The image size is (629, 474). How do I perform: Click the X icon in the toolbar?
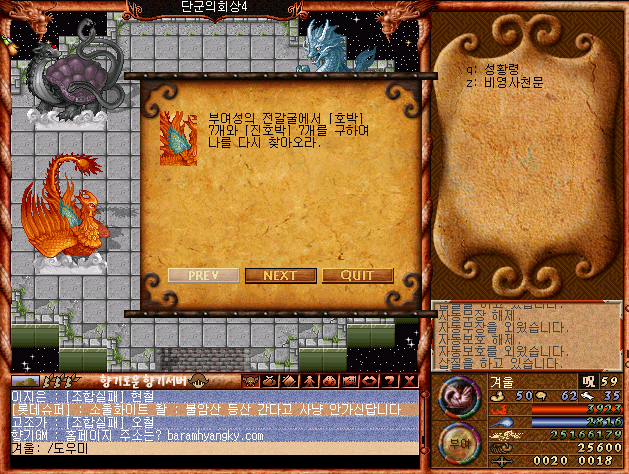(410, 381)
